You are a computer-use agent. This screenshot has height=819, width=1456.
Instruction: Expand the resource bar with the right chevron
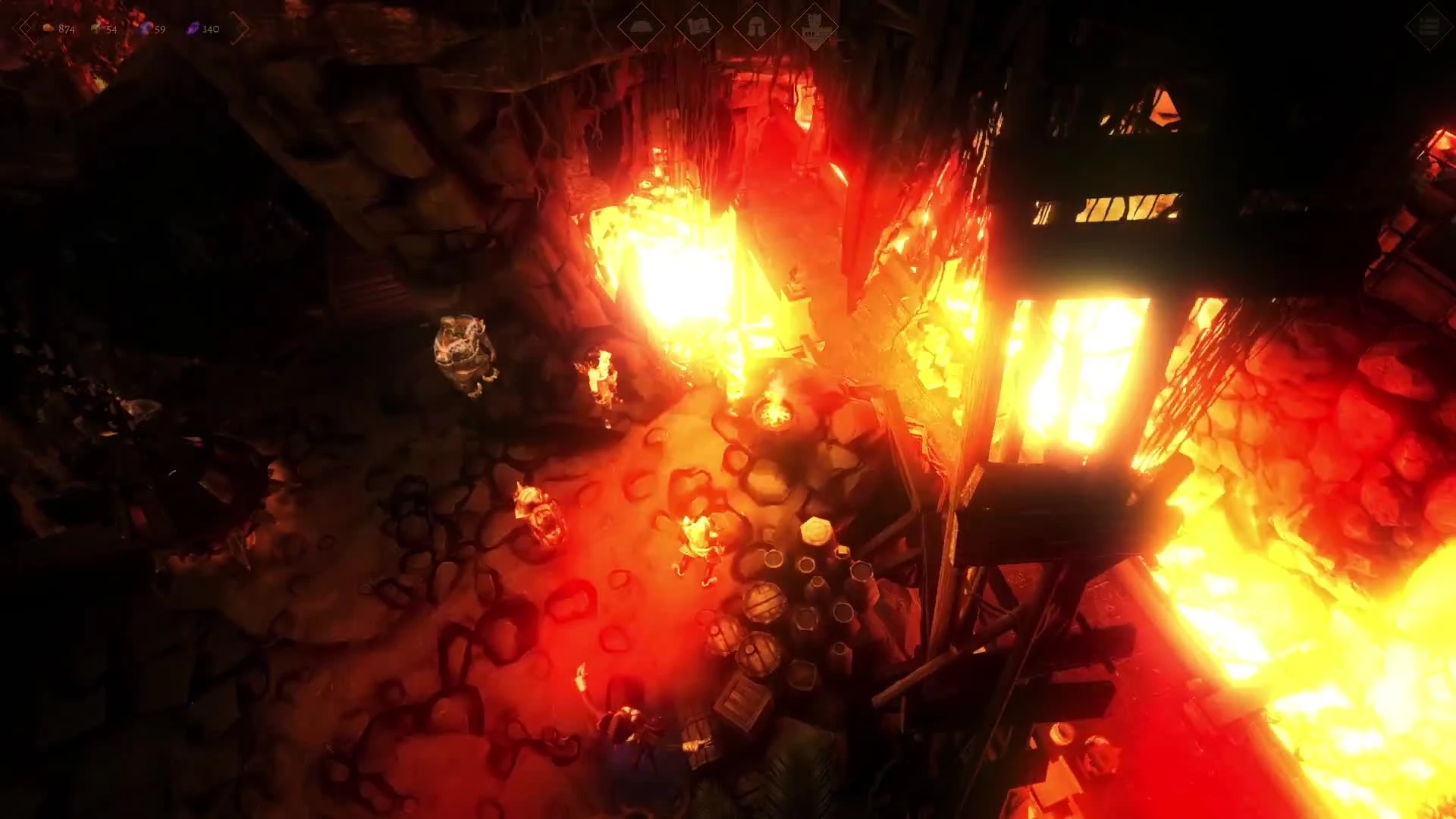pyautogui.click(x=240, y=29)
